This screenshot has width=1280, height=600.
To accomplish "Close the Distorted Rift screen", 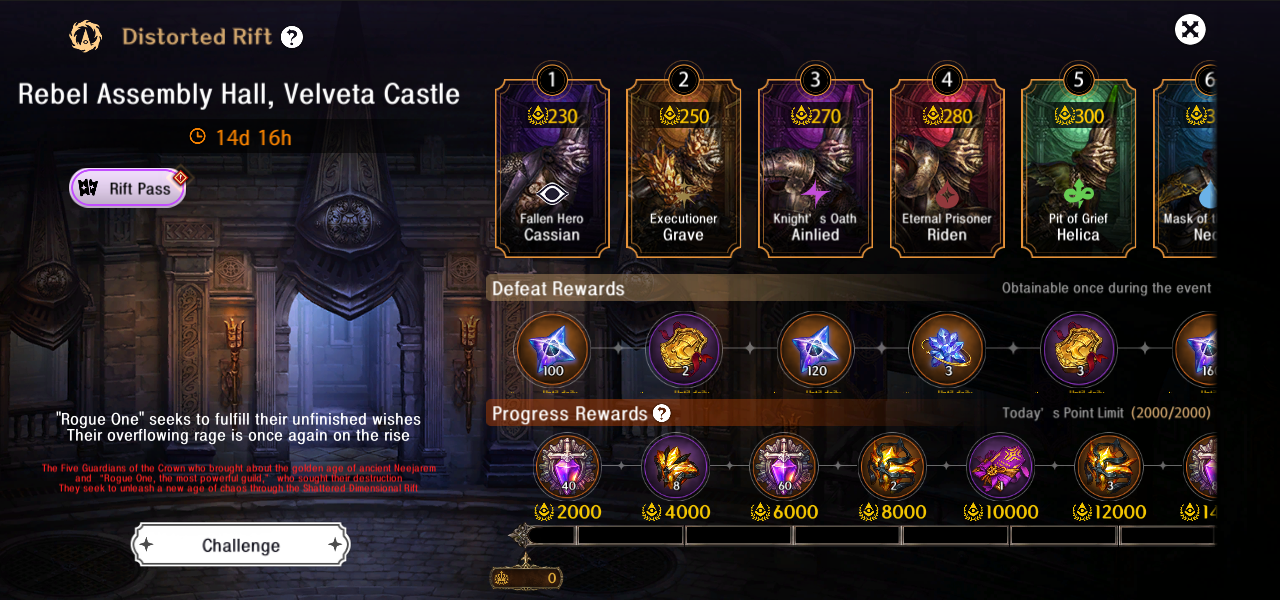I will (x=1190, y=30).
